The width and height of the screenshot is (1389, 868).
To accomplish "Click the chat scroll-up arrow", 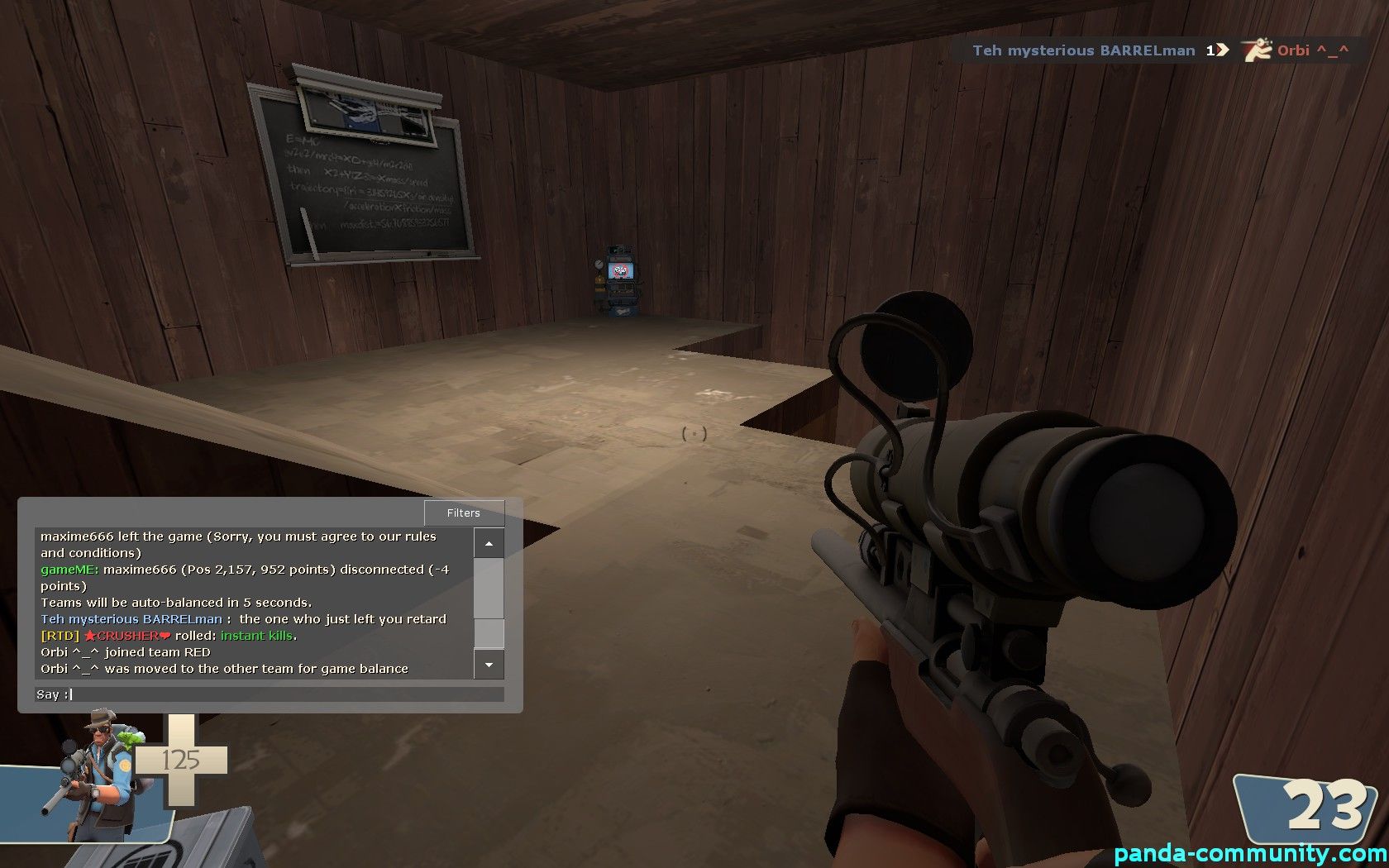I will [x=489, y=543].
